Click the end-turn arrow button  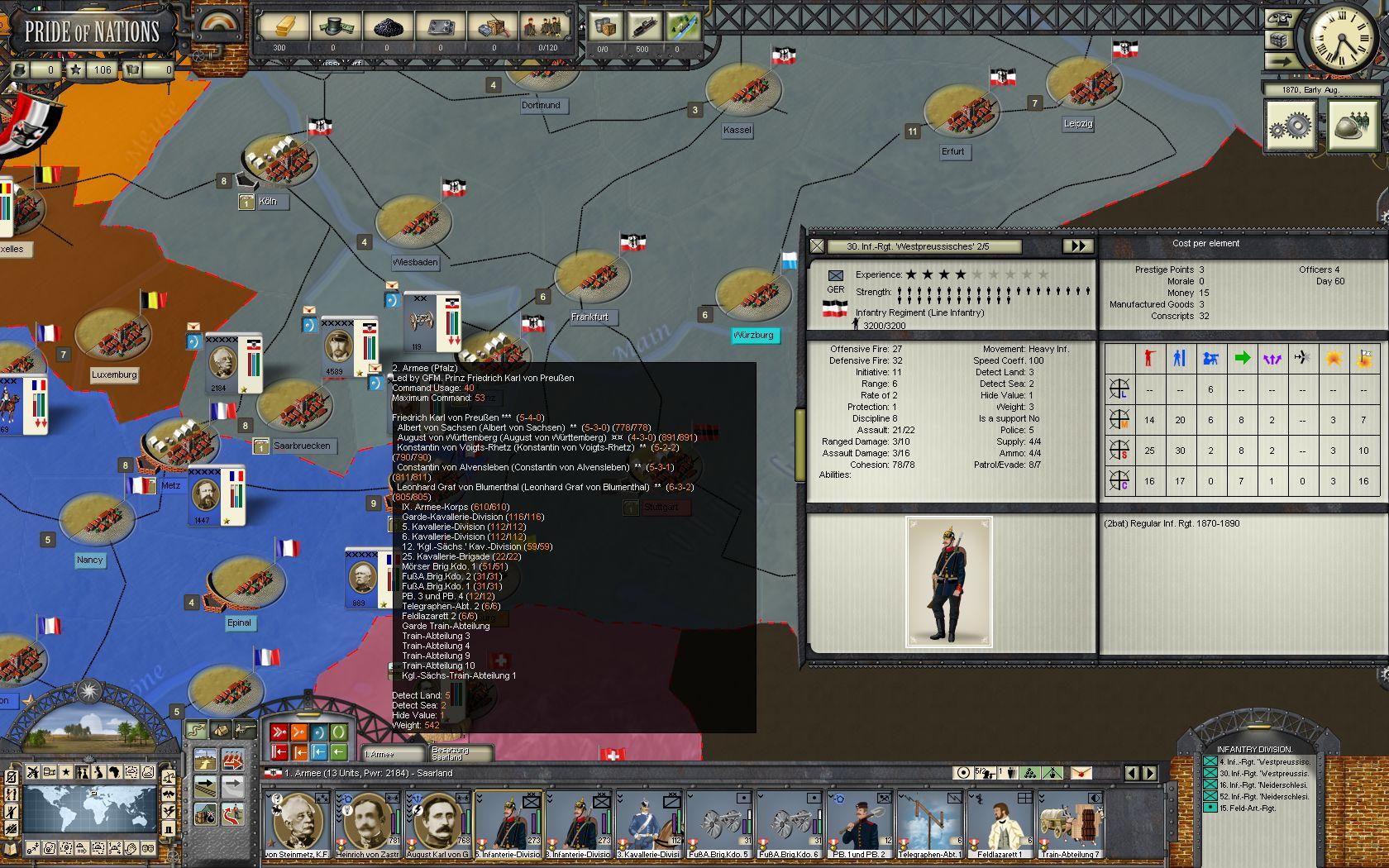point(1282,60)
